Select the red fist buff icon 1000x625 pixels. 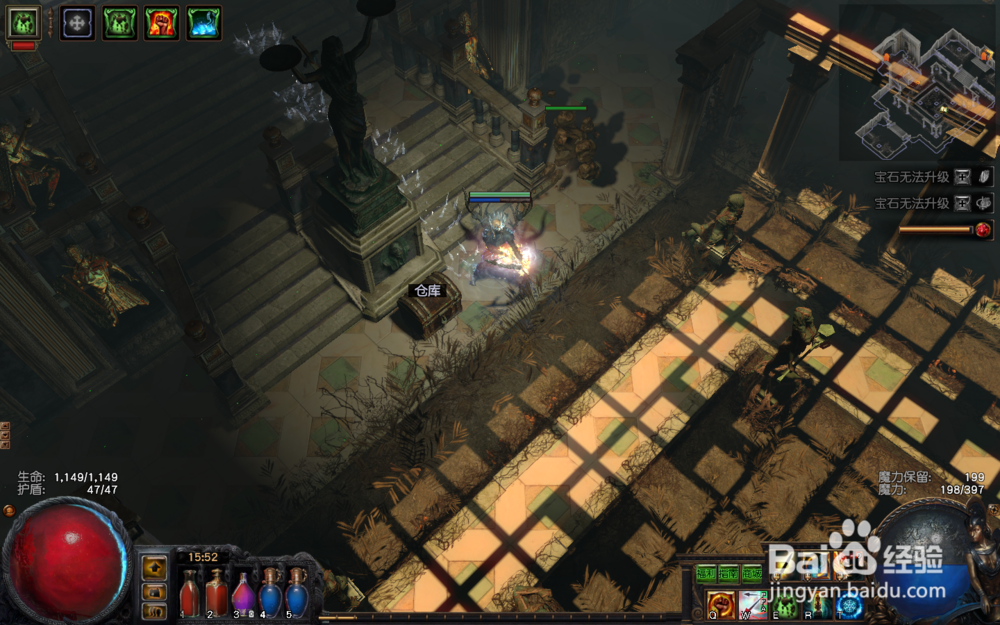coord(162,22)
